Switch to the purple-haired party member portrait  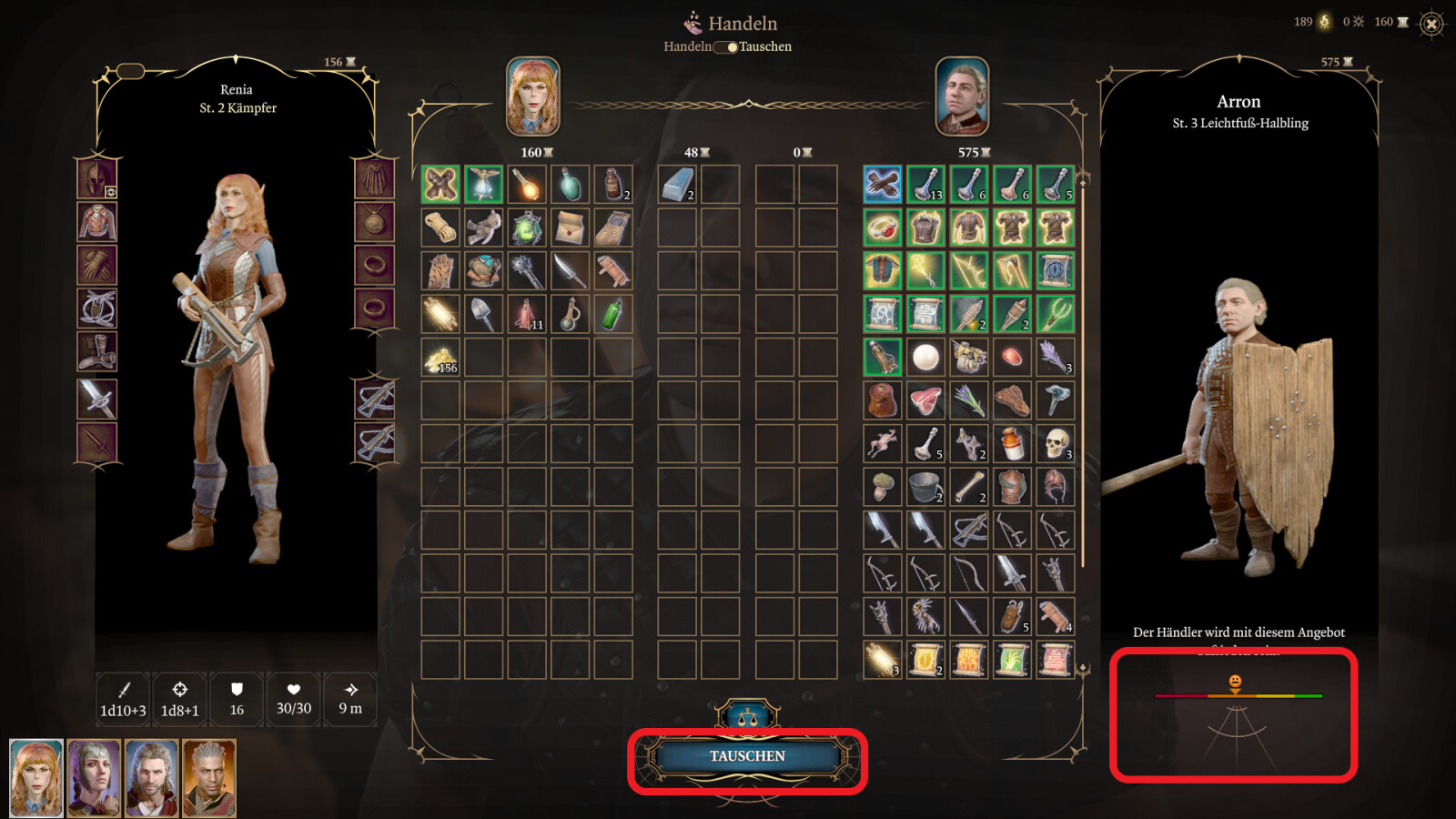pos(95,777)
